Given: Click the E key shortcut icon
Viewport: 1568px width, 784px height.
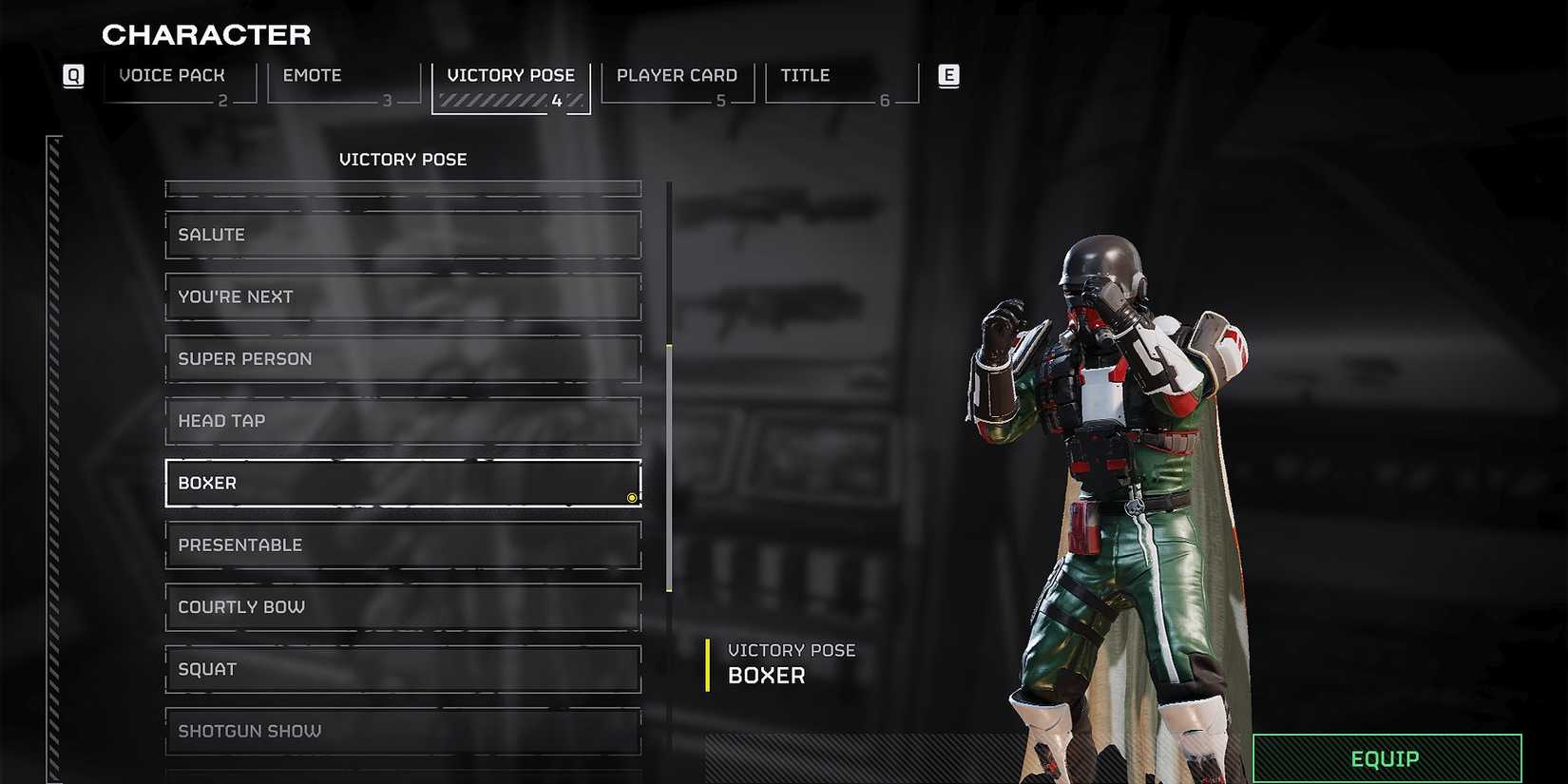Looking at the screenshot, I should (947, 76).
